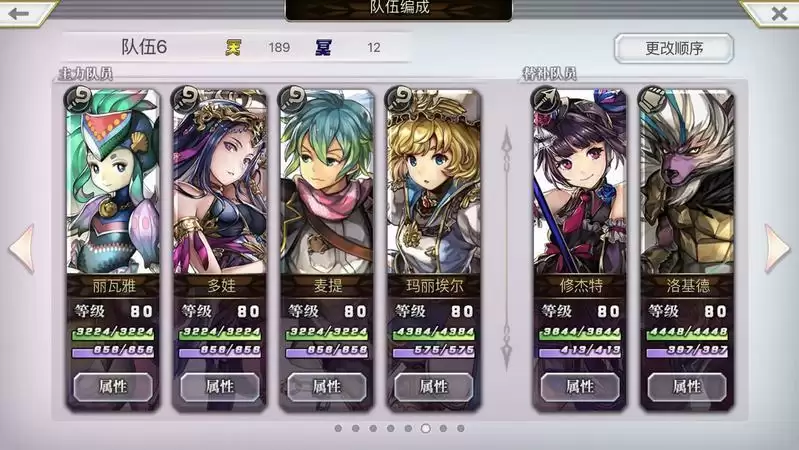Switch to the previous team with left arrow
Screen dimensions: 799x450
point(21,248)
